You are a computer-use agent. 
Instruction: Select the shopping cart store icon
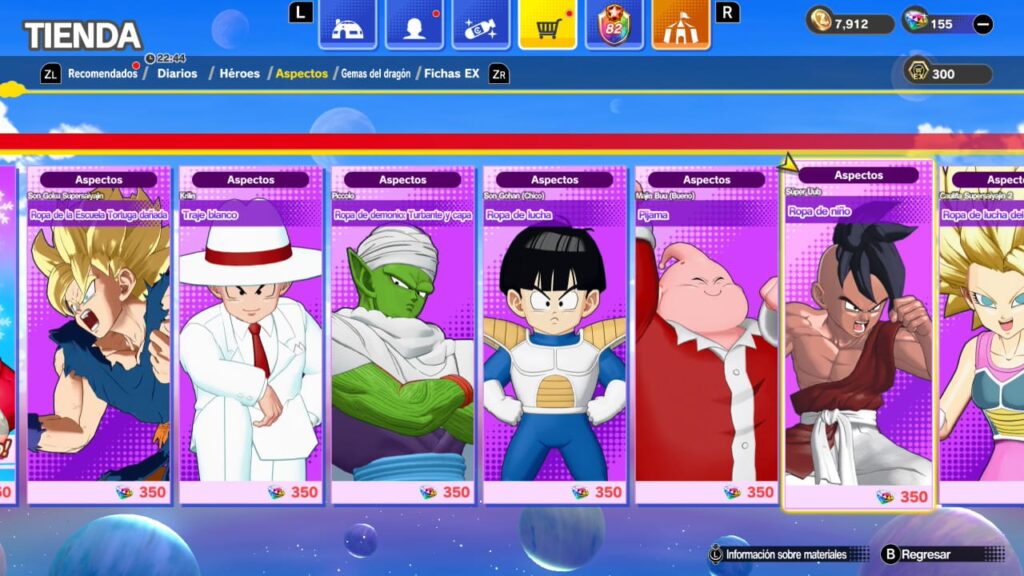tap(547, 25)
